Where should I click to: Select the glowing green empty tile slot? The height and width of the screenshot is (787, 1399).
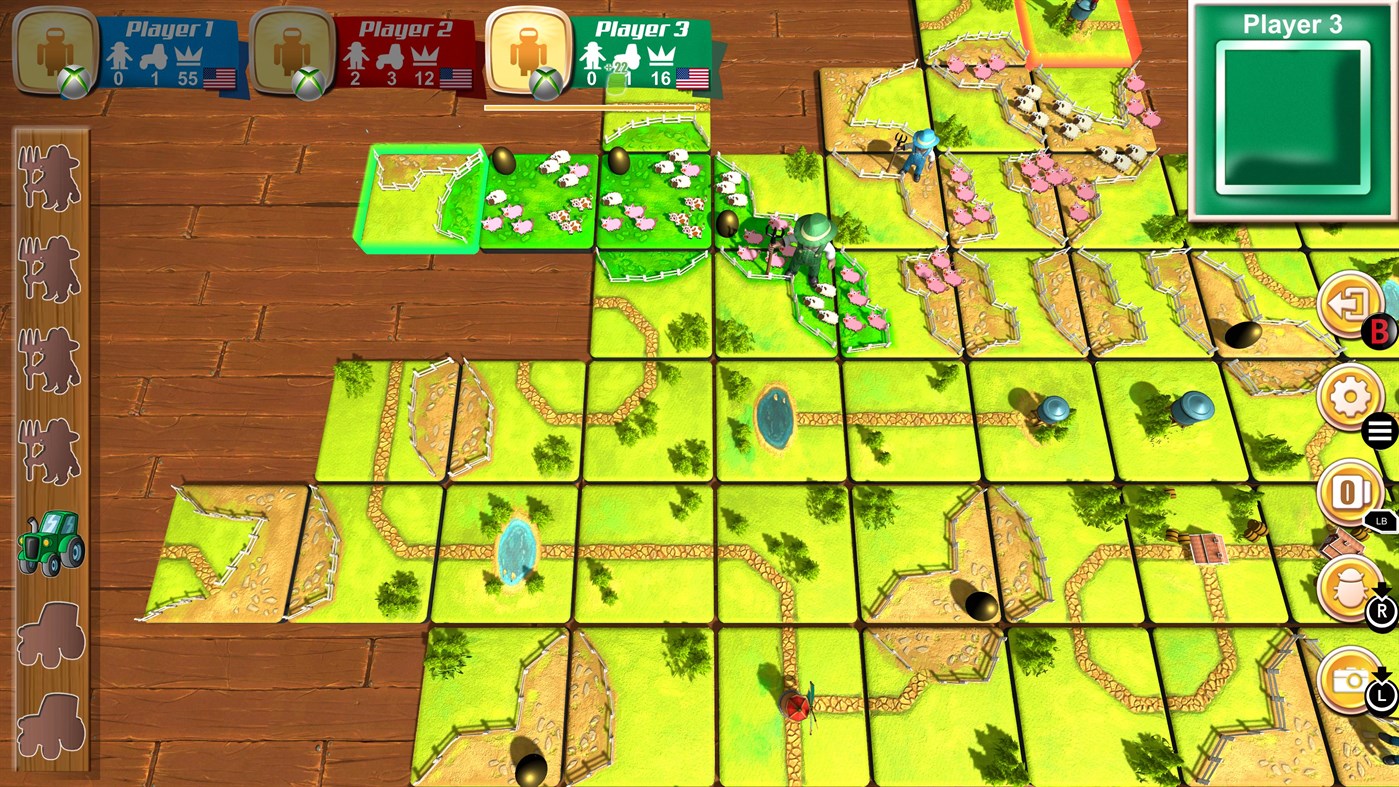point(420,198)
